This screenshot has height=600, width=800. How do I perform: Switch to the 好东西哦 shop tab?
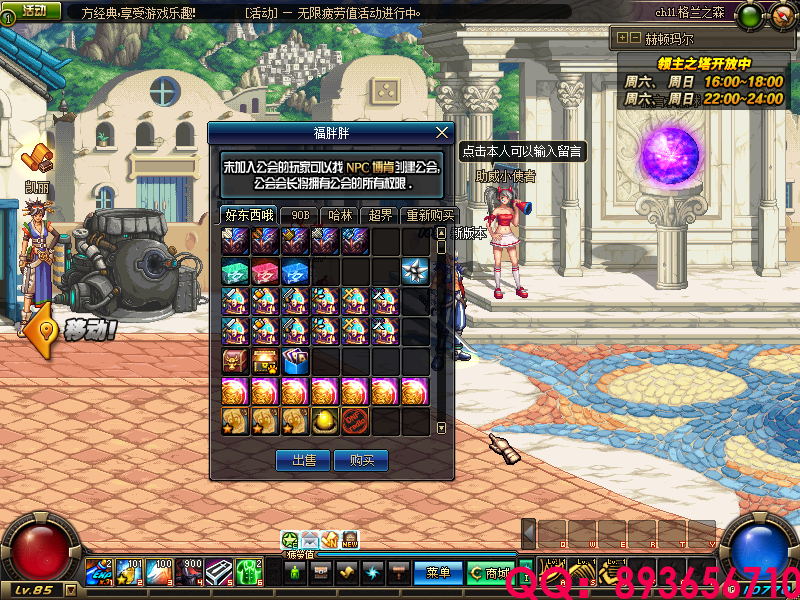tap(248, 215)
